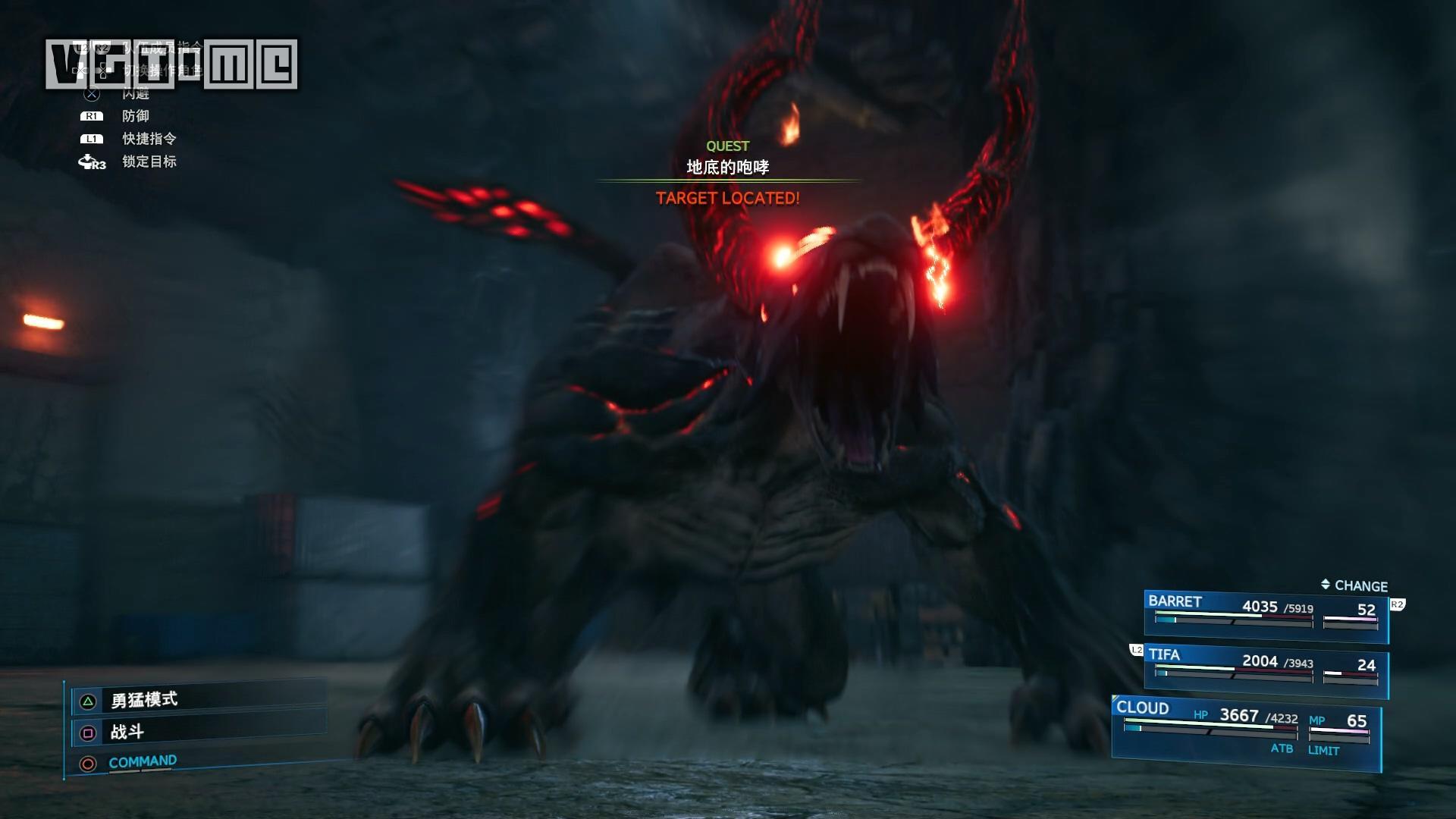1456x819 pixels.
Task: Click the VGtime watermark logo
Action: [x=171, y=64]
